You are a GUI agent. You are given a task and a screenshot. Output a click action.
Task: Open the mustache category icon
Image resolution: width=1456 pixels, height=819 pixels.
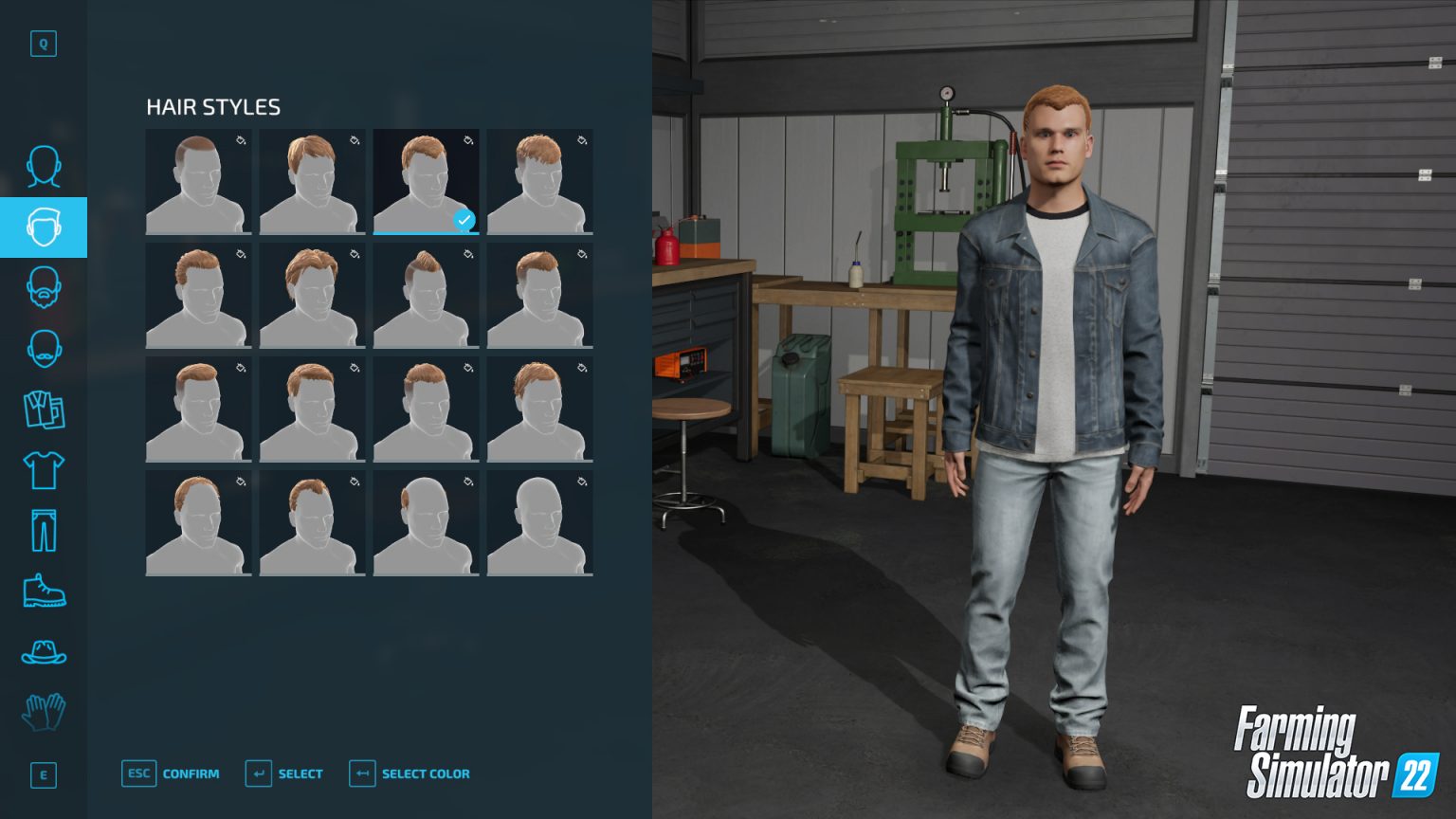click(x=43, y=348)
